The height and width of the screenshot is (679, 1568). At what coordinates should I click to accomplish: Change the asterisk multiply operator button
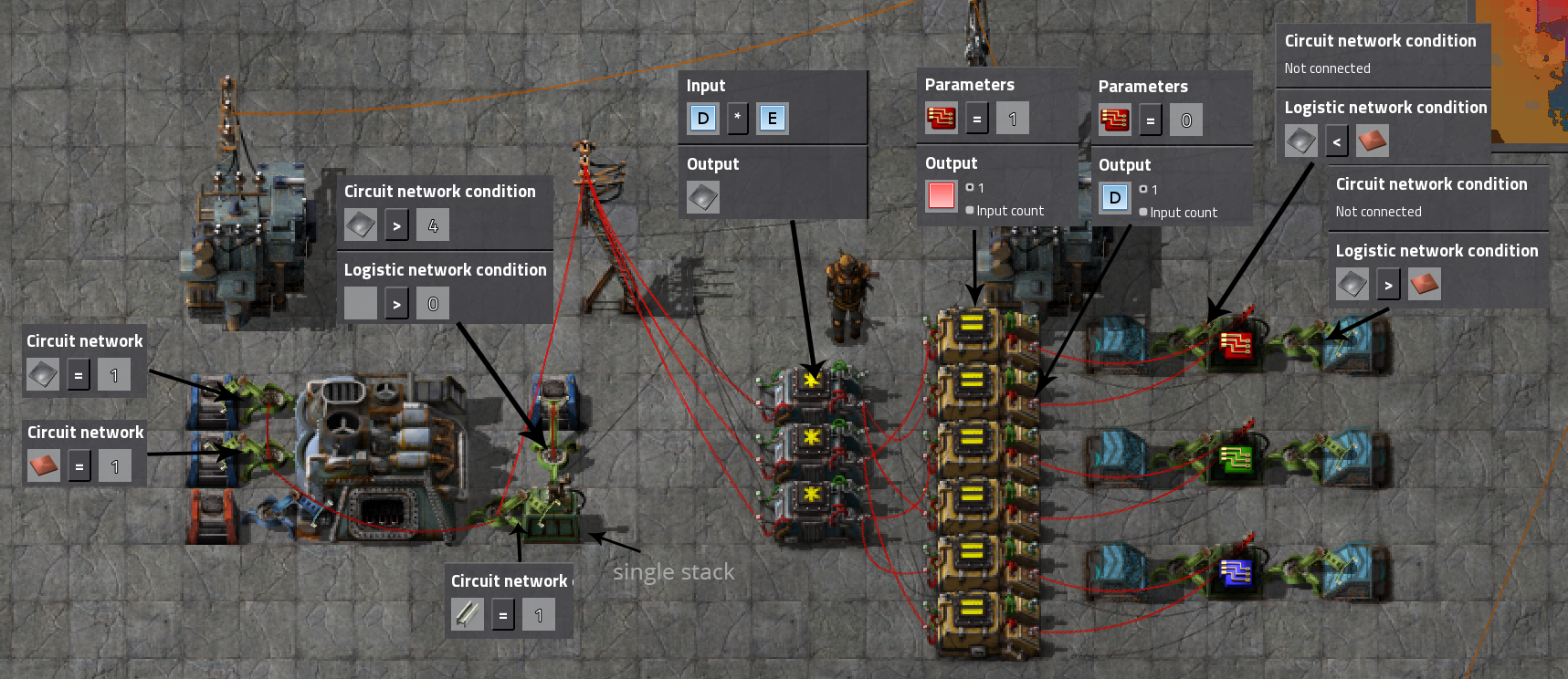click(738, 119)
